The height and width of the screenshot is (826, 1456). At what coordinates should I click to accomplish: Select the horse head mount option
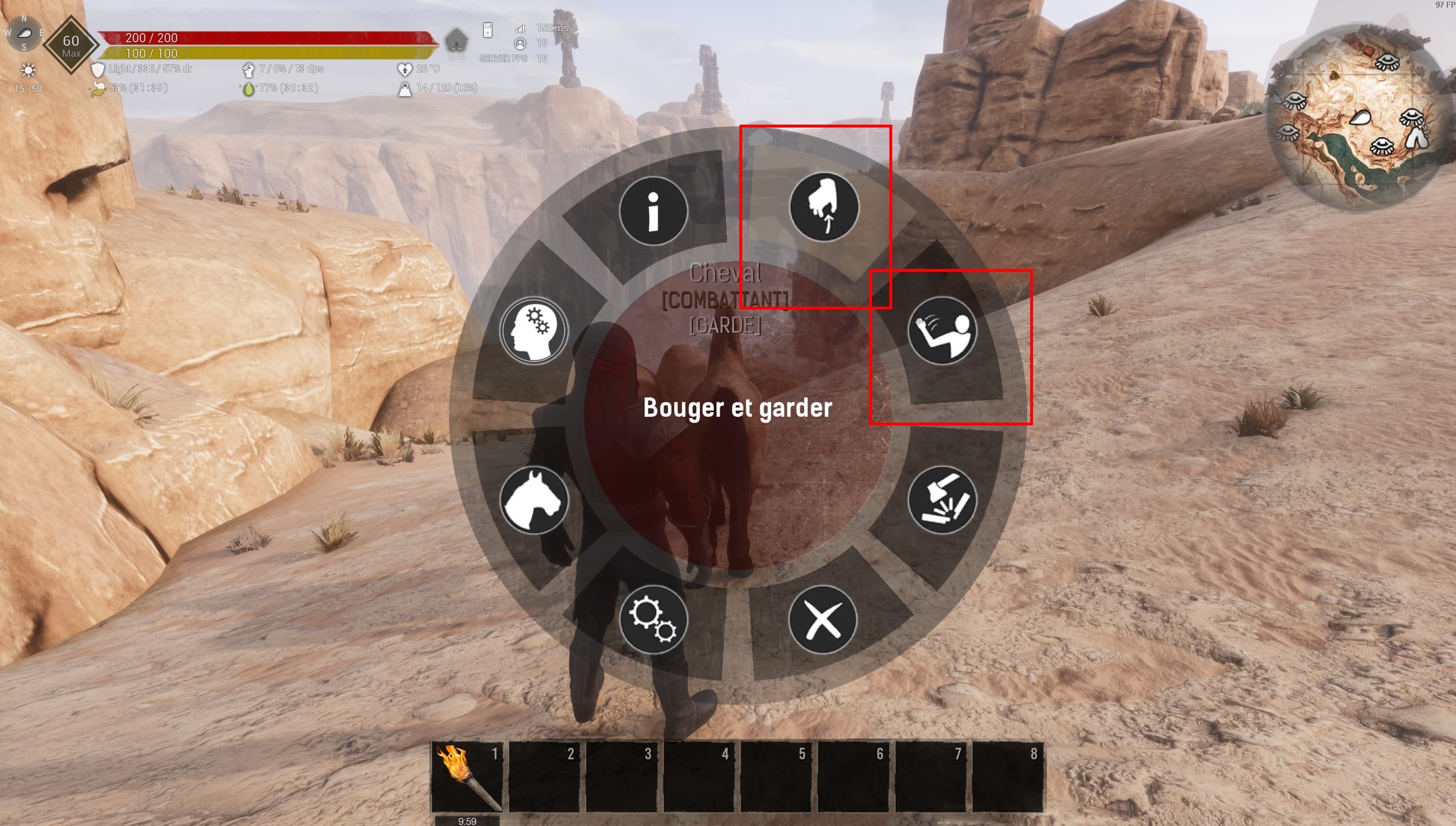pyautogui.click(x=534, y=500)
